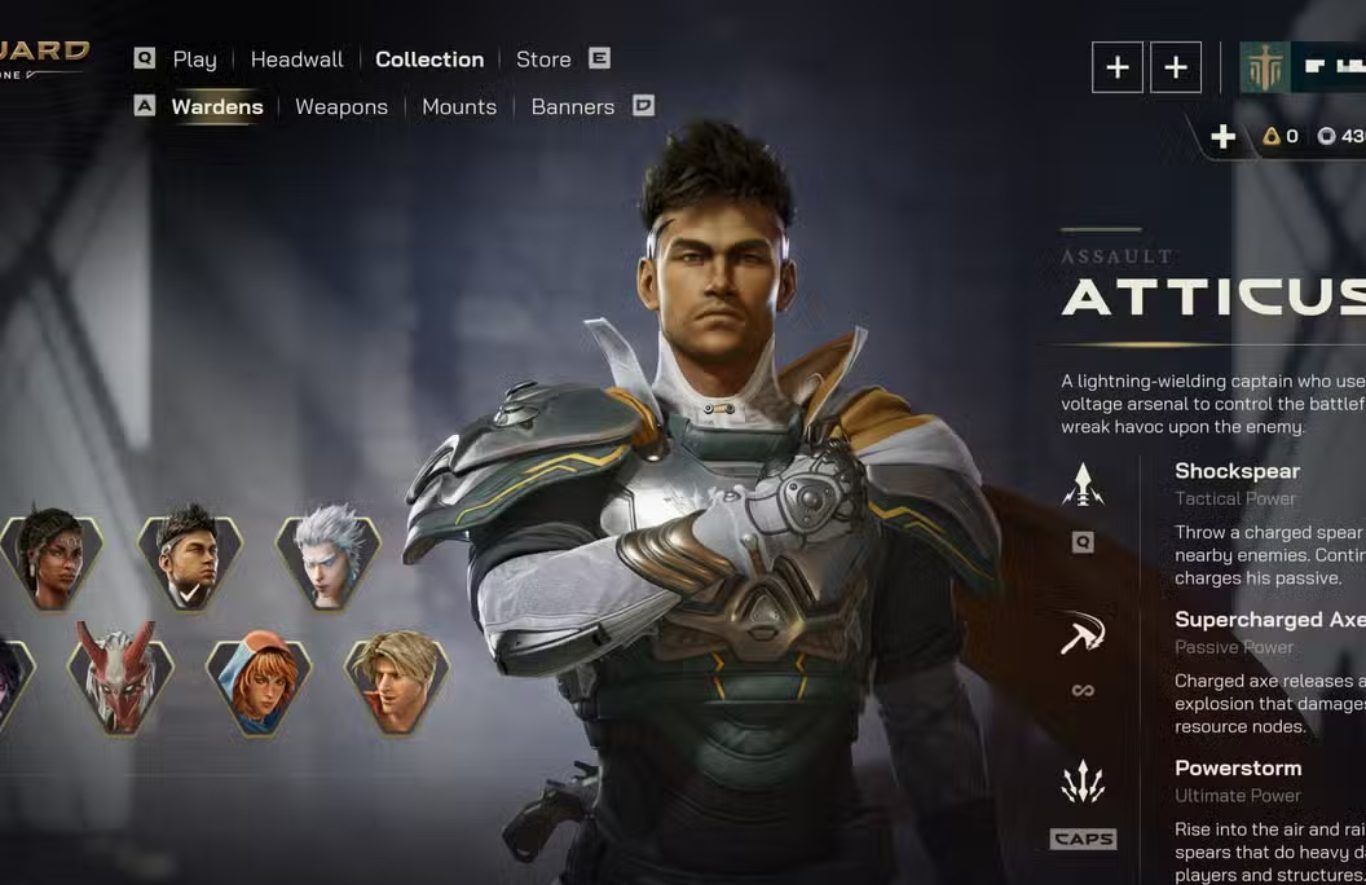Click the Shockspear ability icon

1082,485
